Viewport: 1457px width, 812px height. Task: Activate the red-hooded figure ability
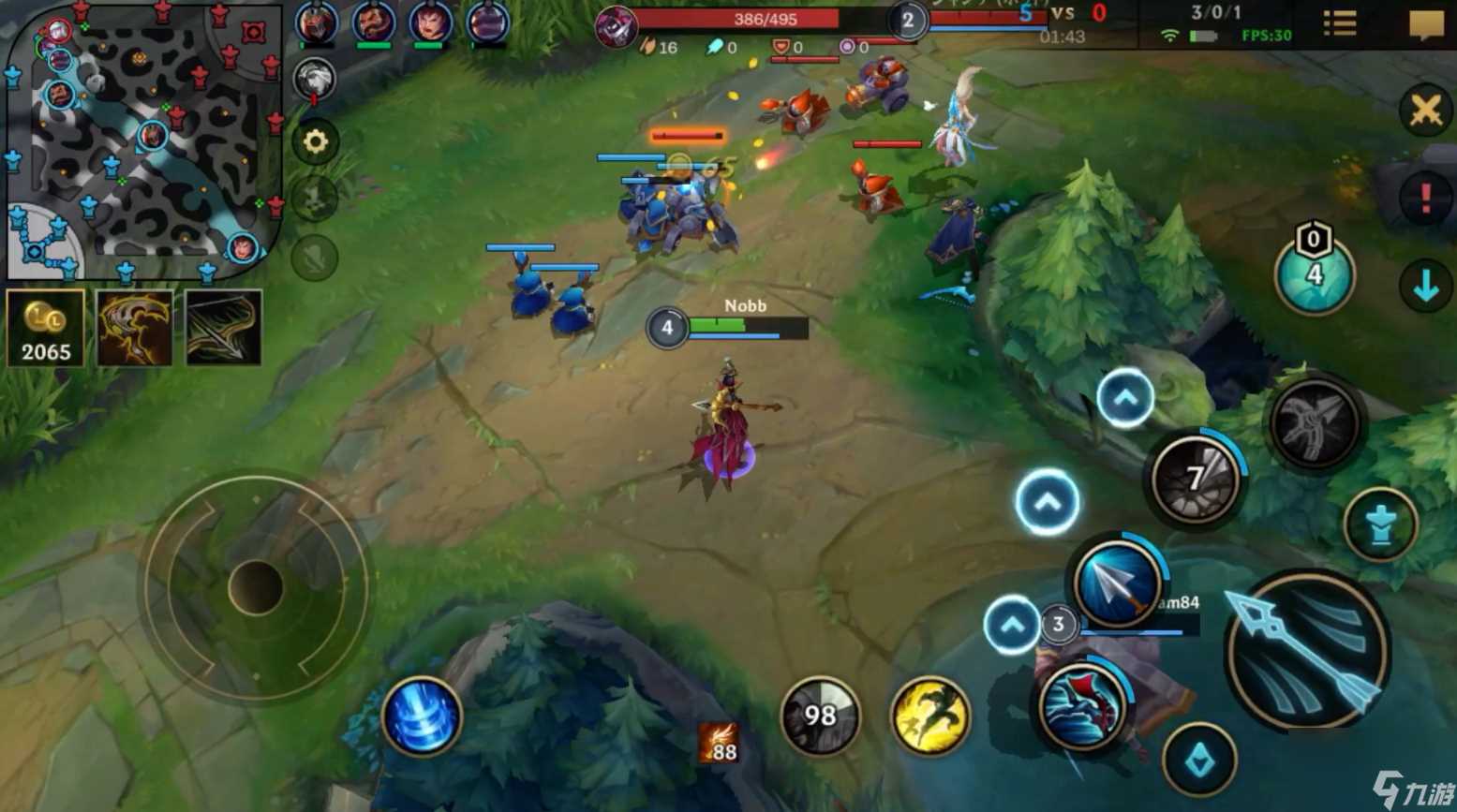tap(1081, 707)
